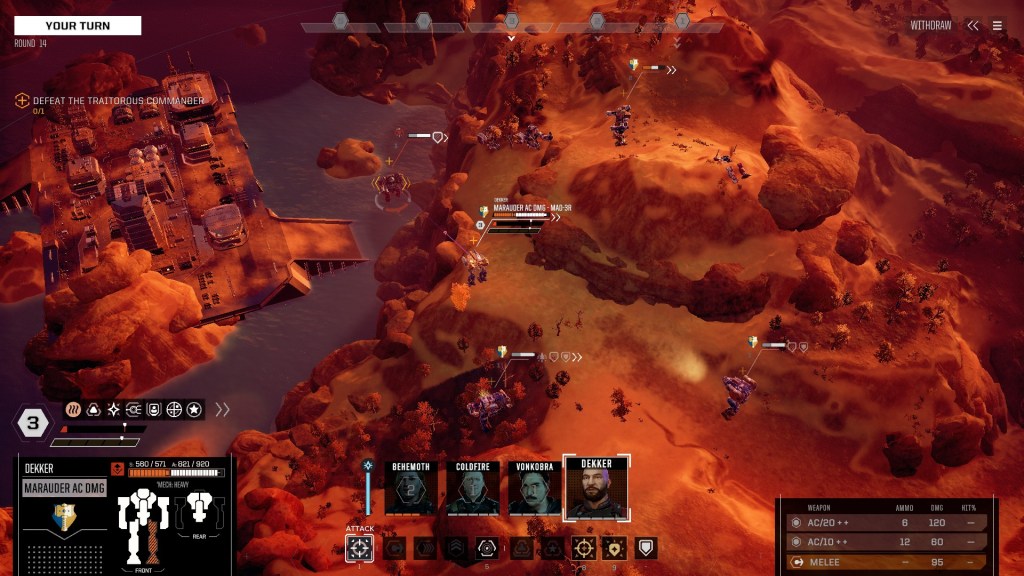Collapse panel with double left chevron
Screen dimensions: 1024x576
[972, 26]
